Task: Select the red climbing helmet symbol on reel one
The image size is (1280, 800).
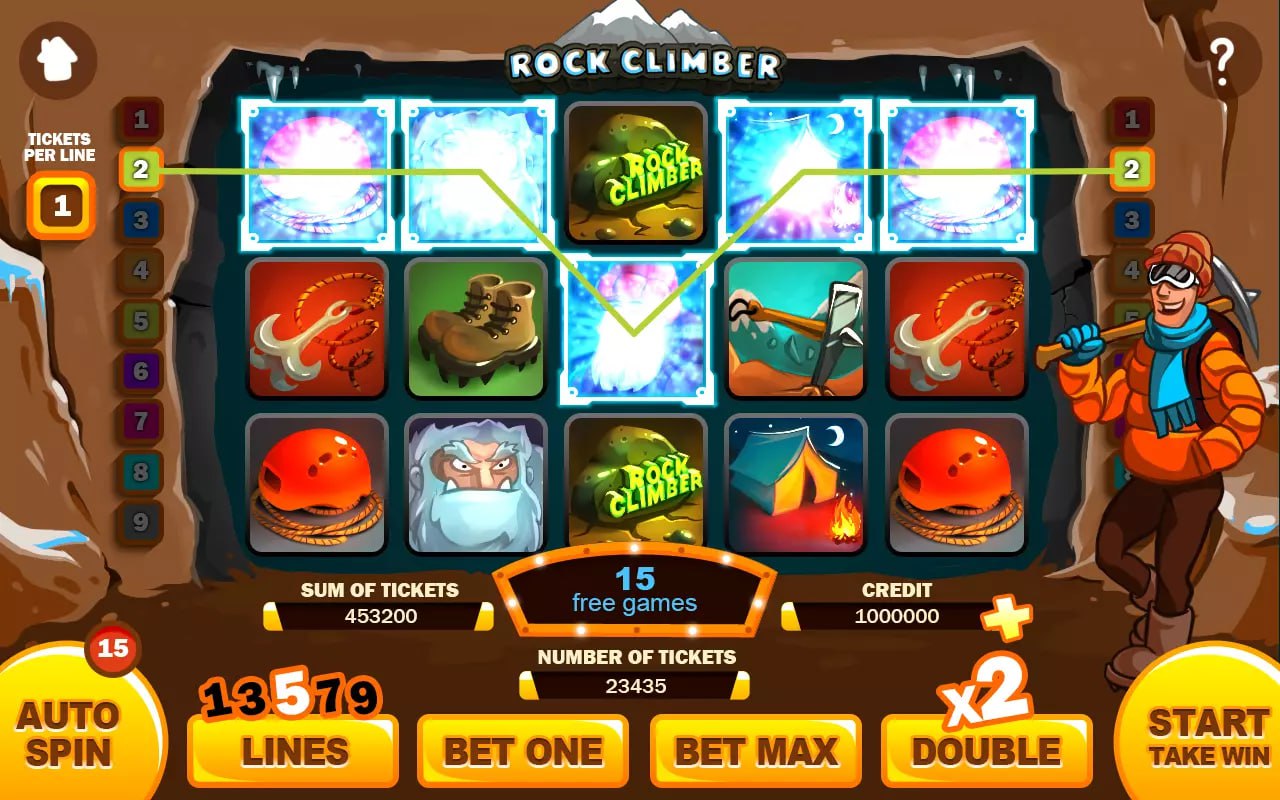Action: click(x=317, y=486)
